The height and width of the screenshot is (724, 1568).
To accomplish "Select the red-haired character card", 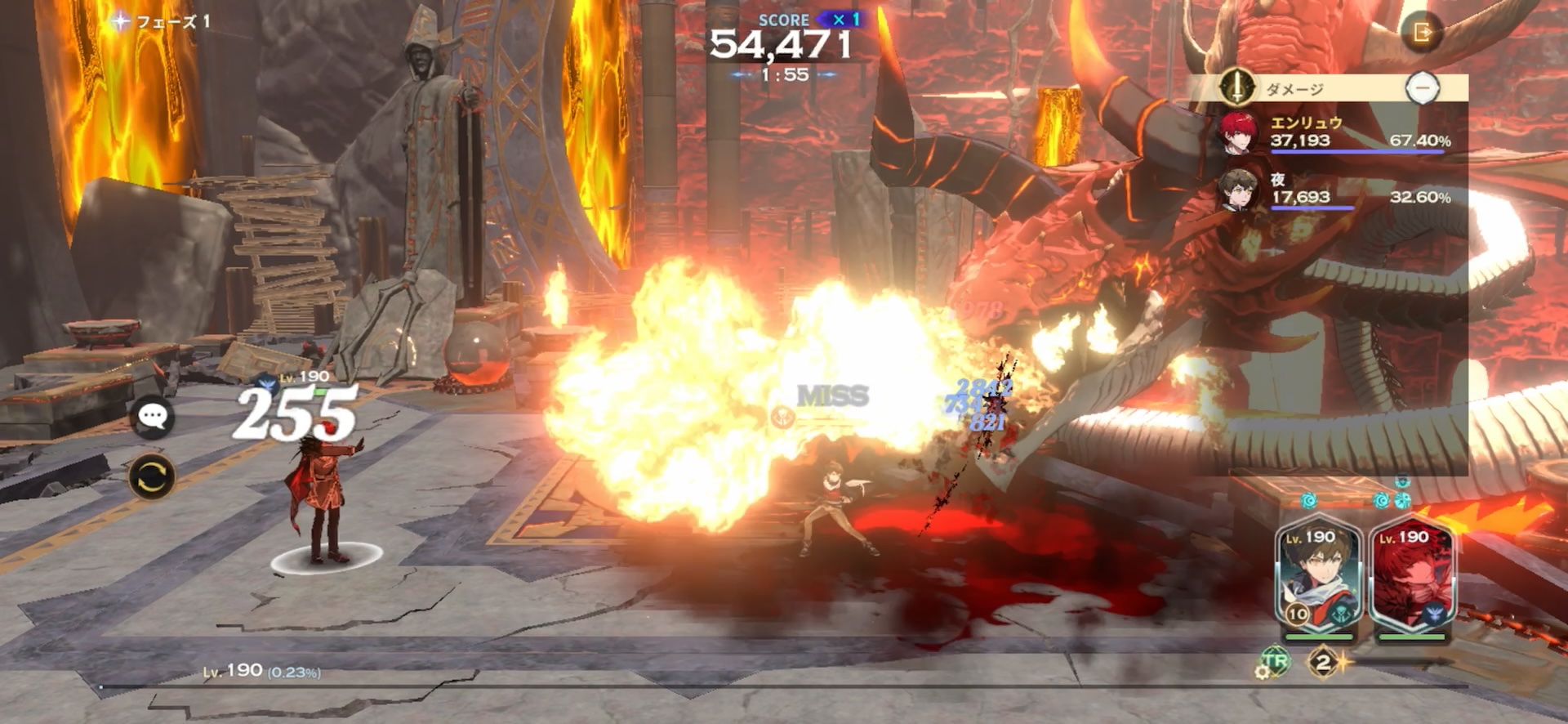I will coord(1412,576).
